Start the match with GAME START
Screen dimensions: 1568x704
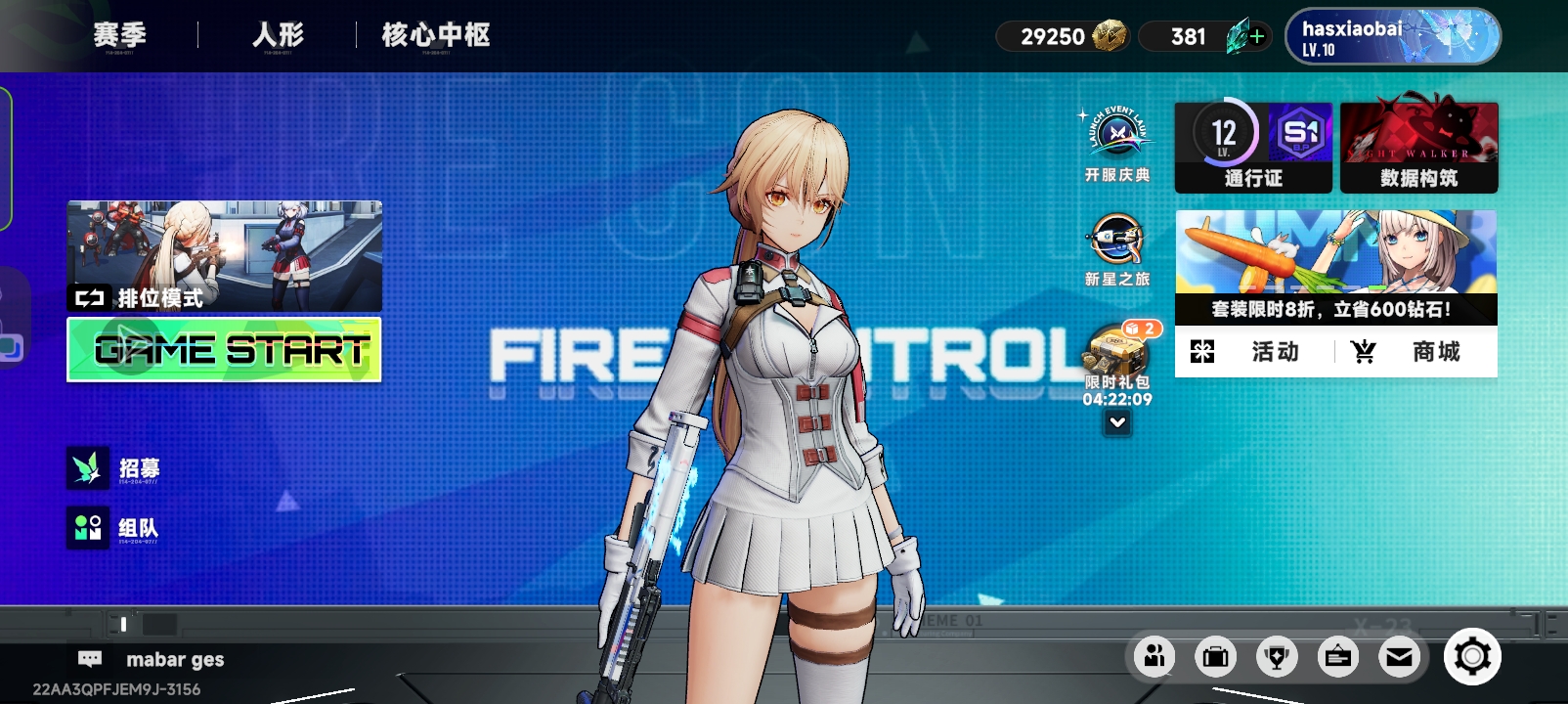coord(224,349)
